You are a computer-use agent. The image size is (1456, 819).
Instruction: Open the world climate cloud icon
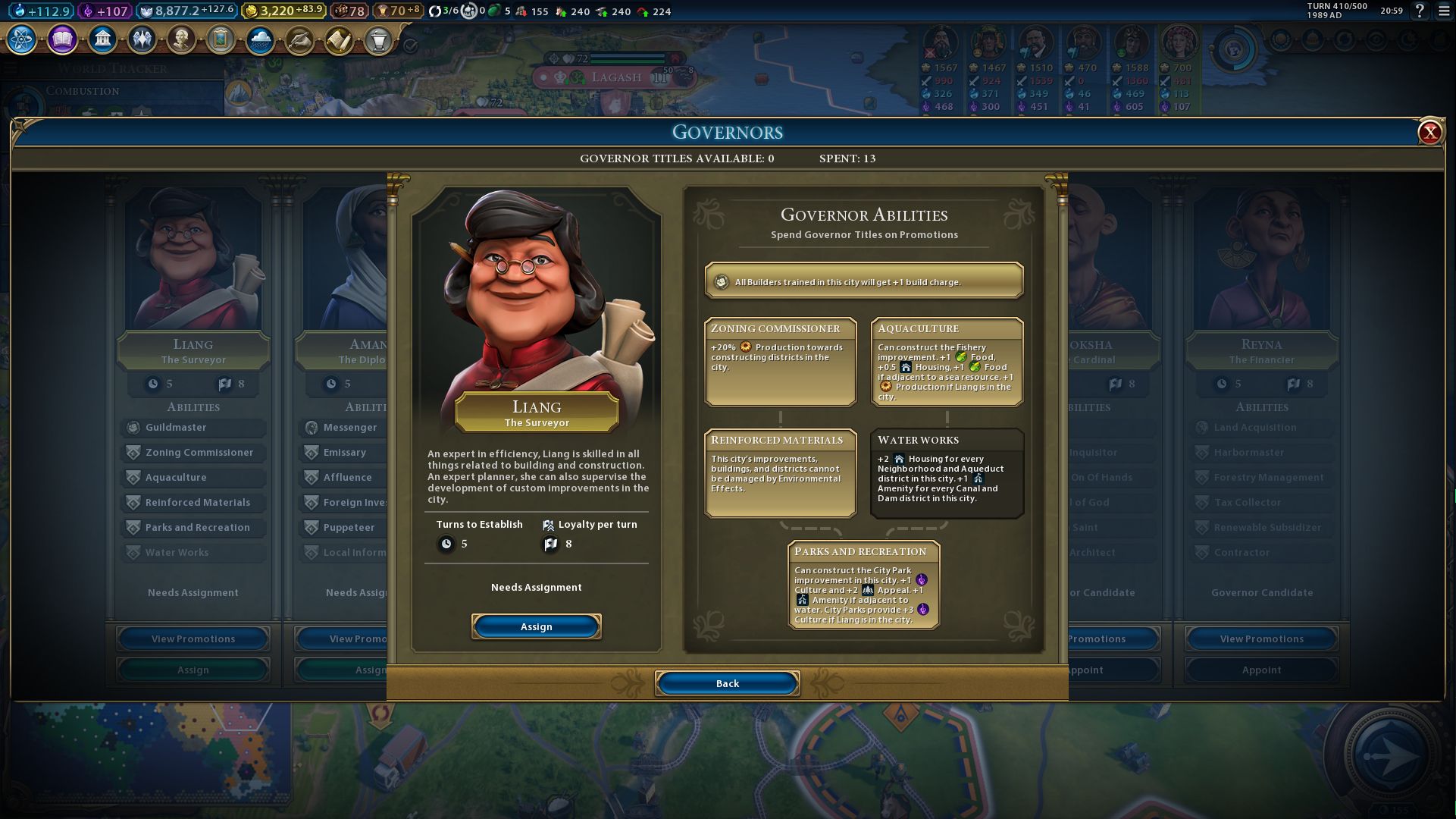click(260, 39)
